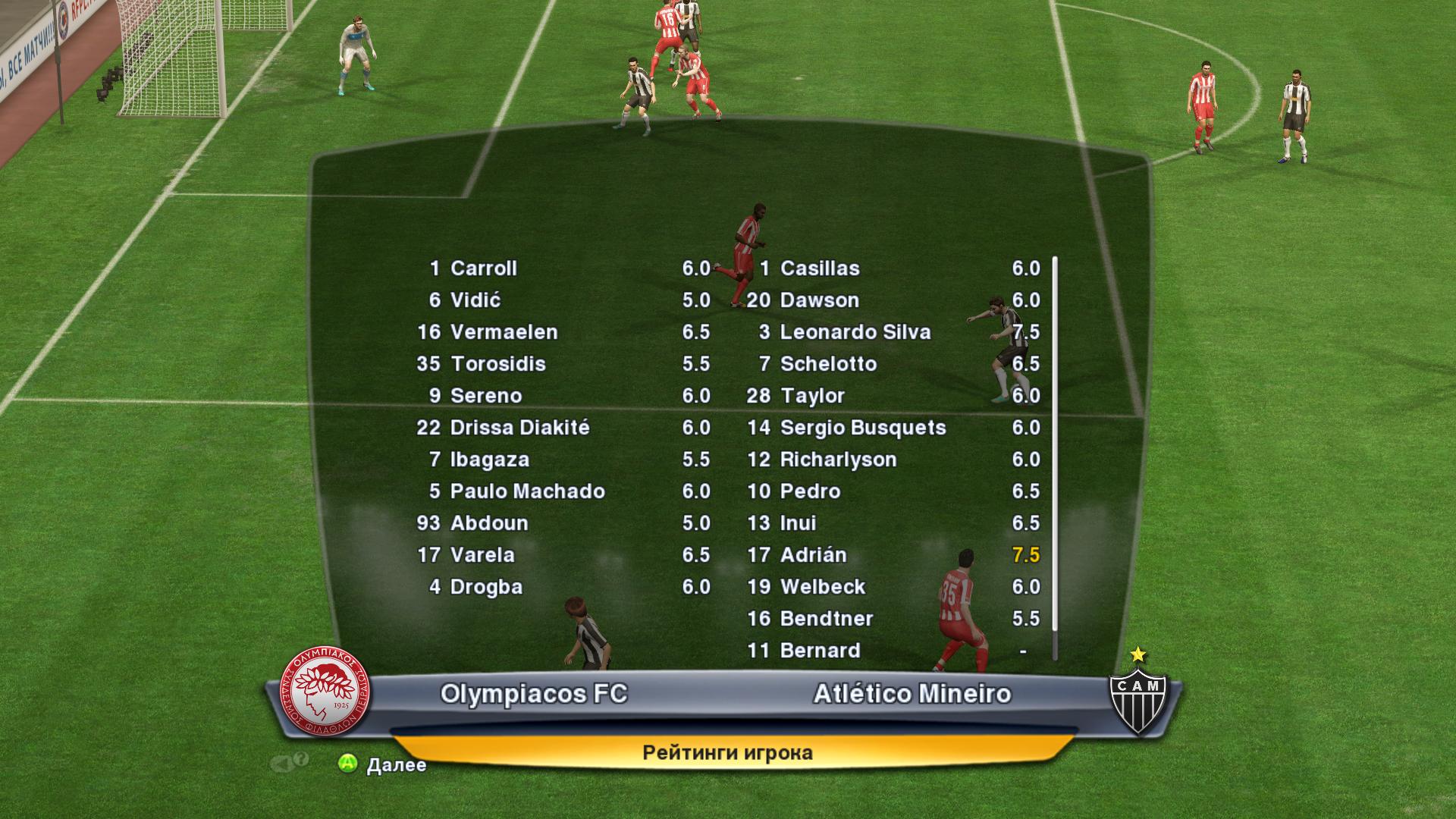This screenshot has width=1456, height=819.
Task: Click the Далее continue label
Action: point(396,765)
